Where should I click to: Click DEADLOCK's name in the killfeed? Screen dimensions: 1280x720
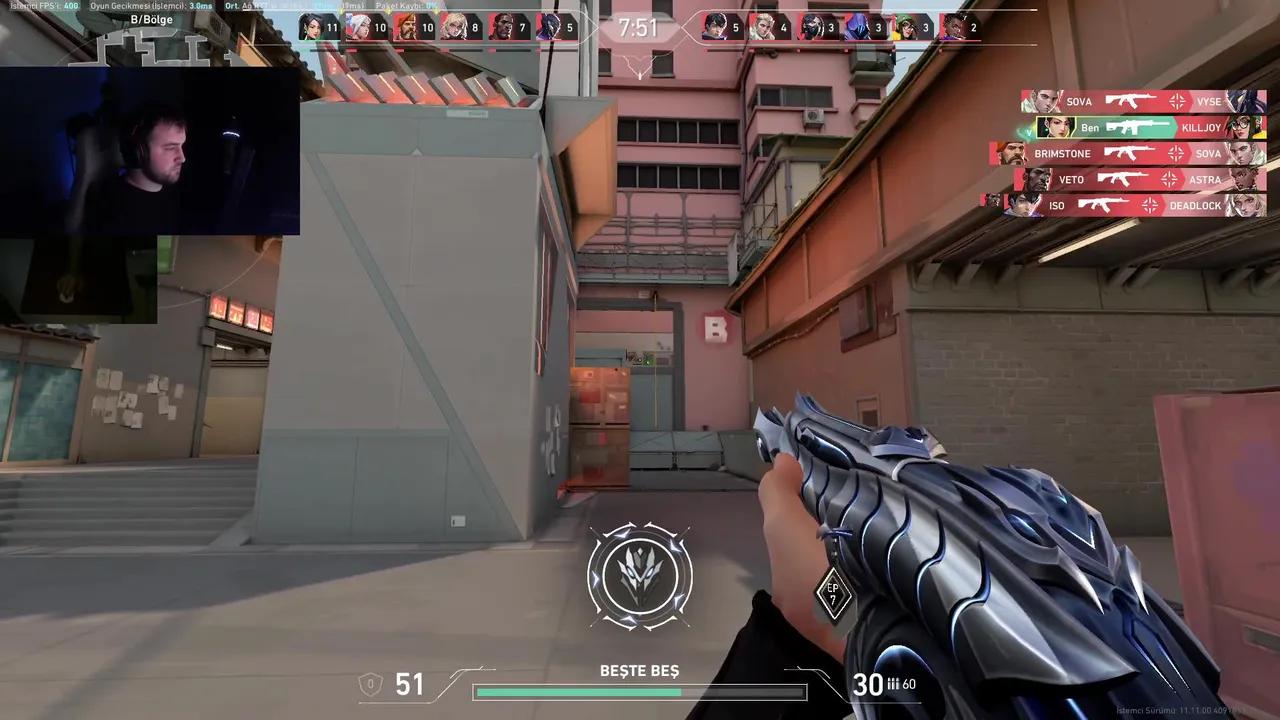point(1196,205)
